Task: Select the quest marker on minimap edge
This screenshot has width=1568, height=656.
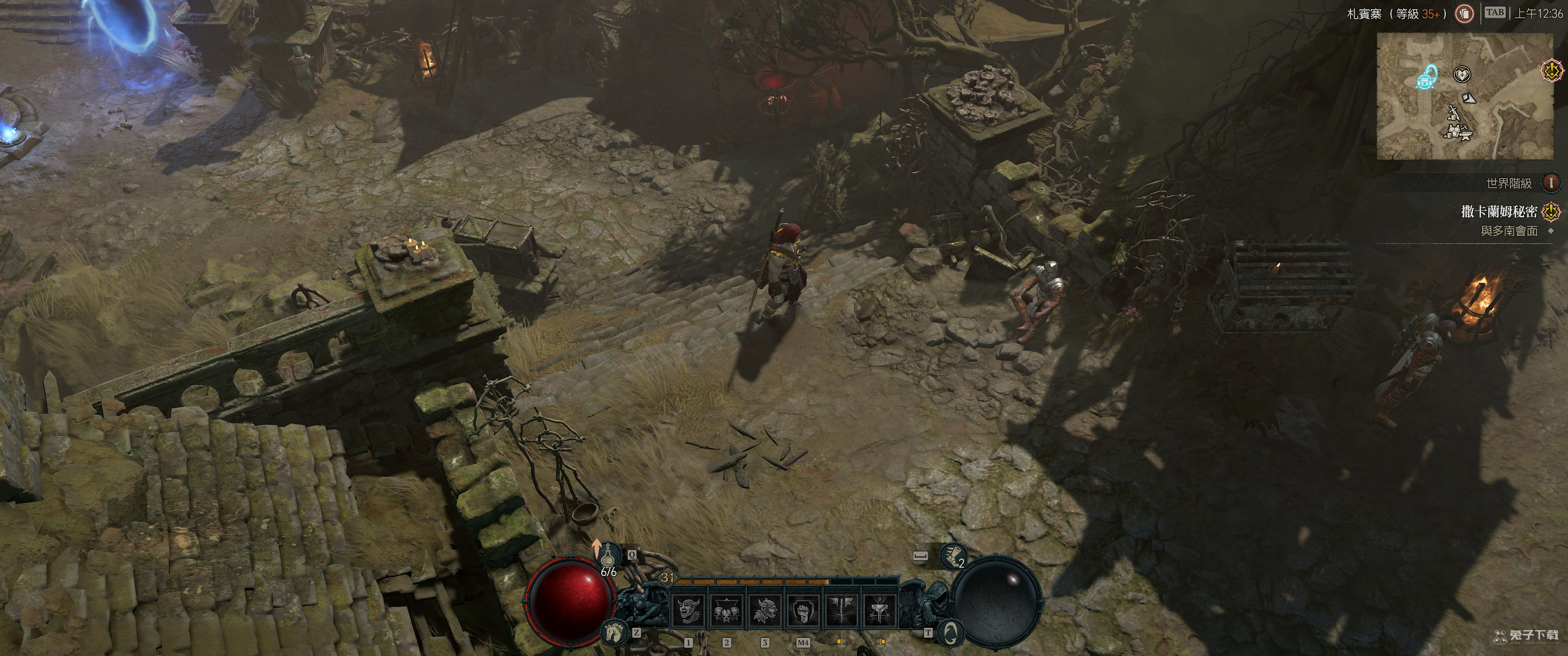Action: point(1552,71)
